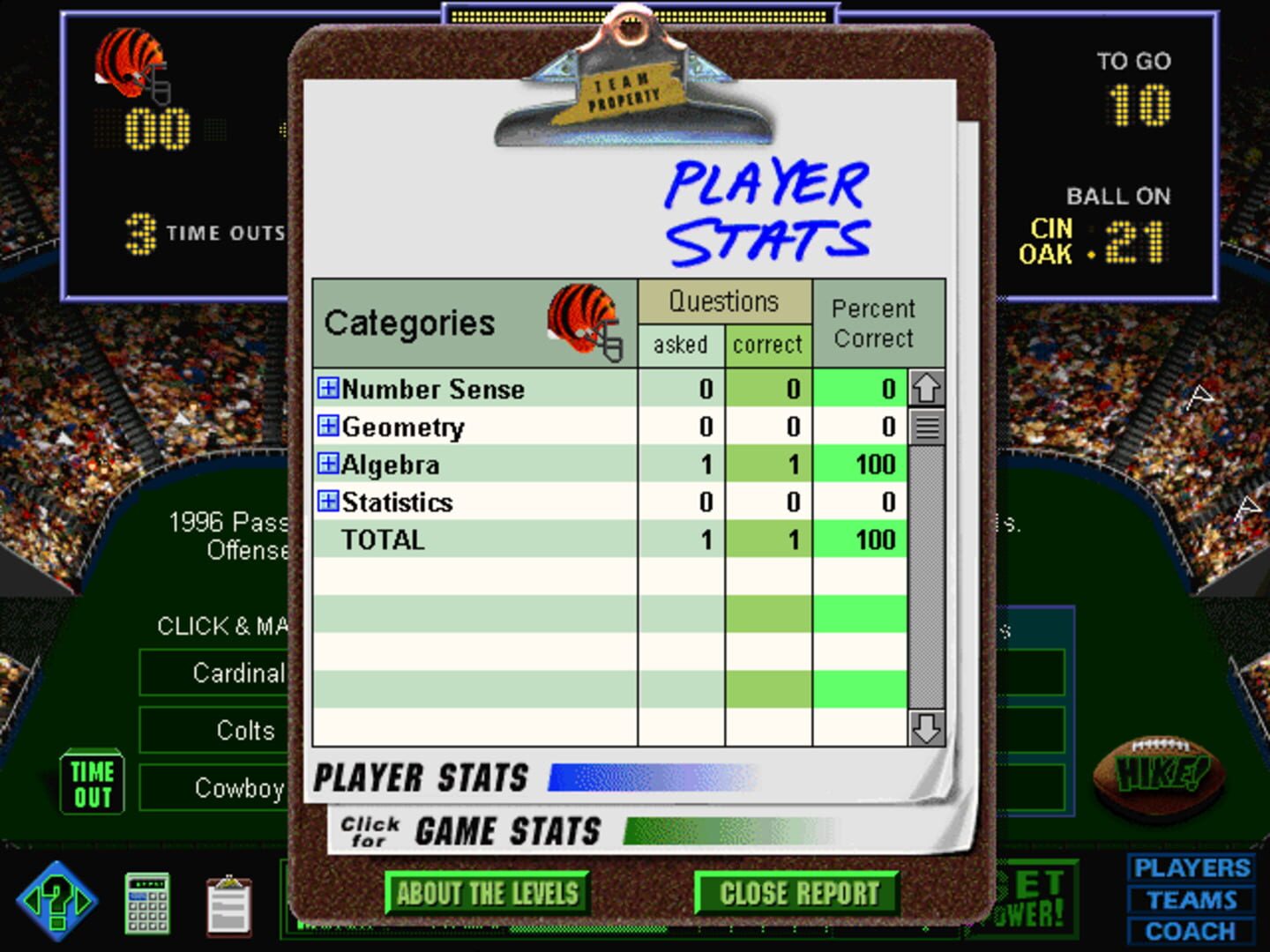Expand the Geometry category
This screenshot has width=1270, height=952.
pyautogui.click(x=327, y=426)
